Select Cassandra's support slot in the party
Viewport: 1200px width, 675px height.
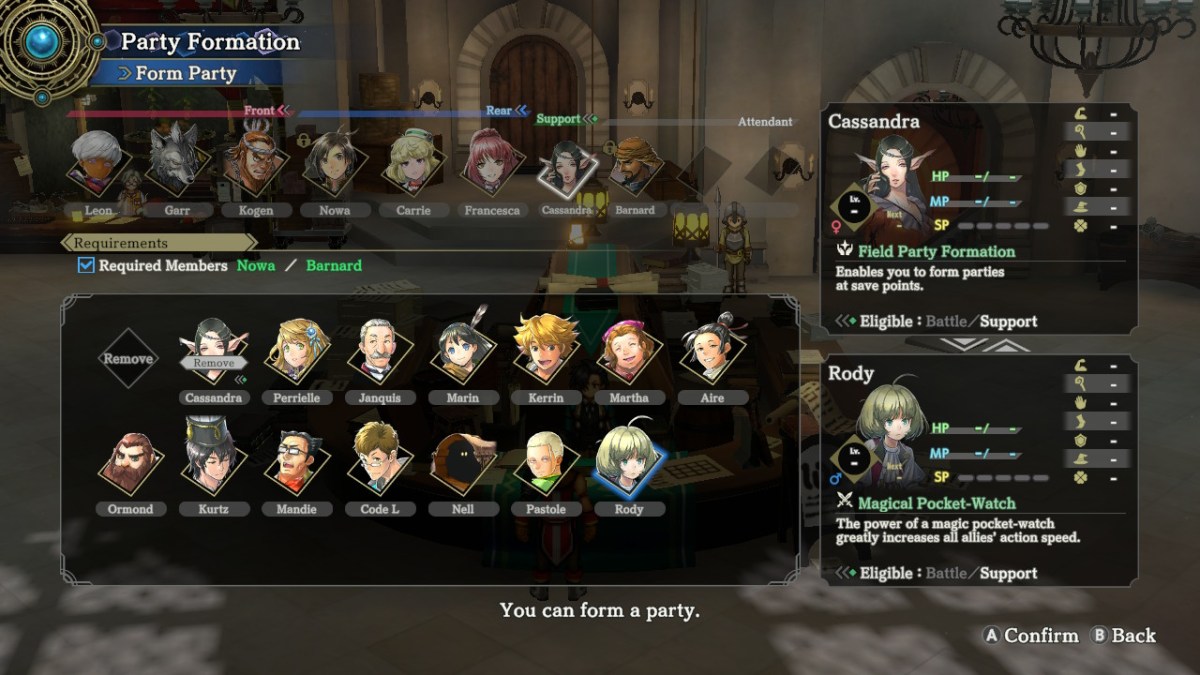pyautogui.click(x=567, y=168)
